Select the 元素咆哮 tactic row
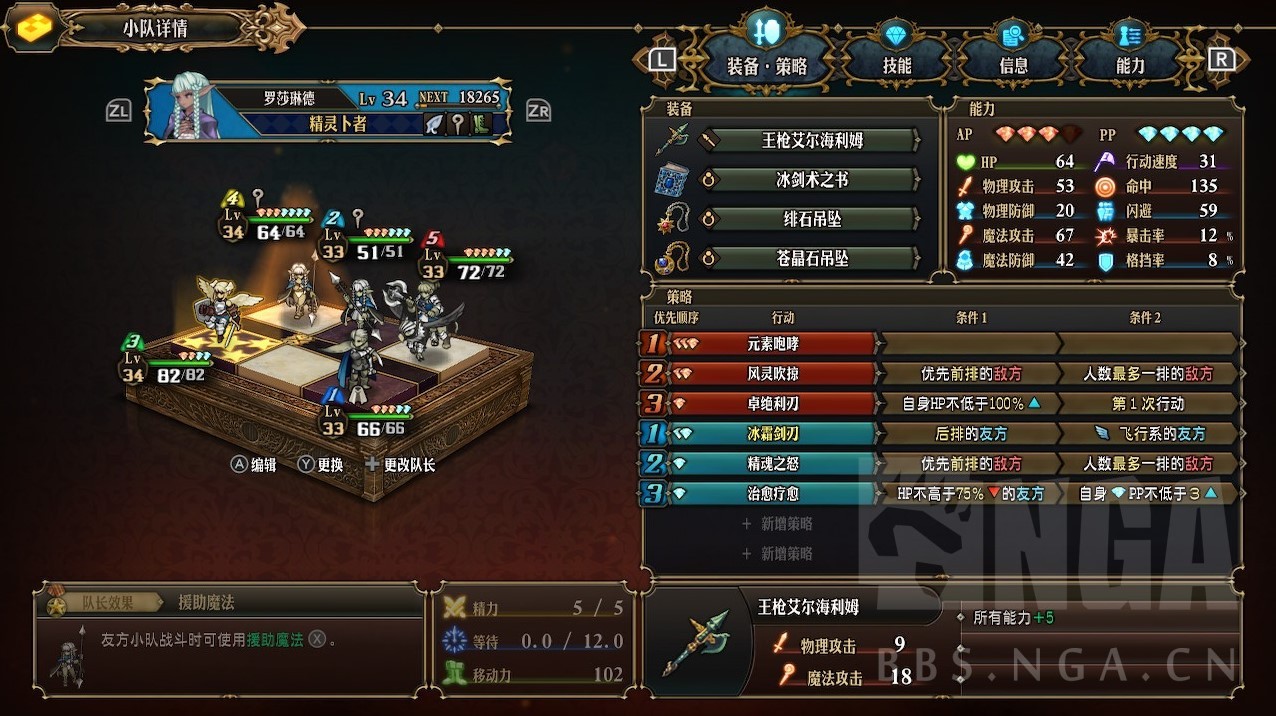Screen dimensions: 1276x716 pyautogui.click(x=772, y=344)
